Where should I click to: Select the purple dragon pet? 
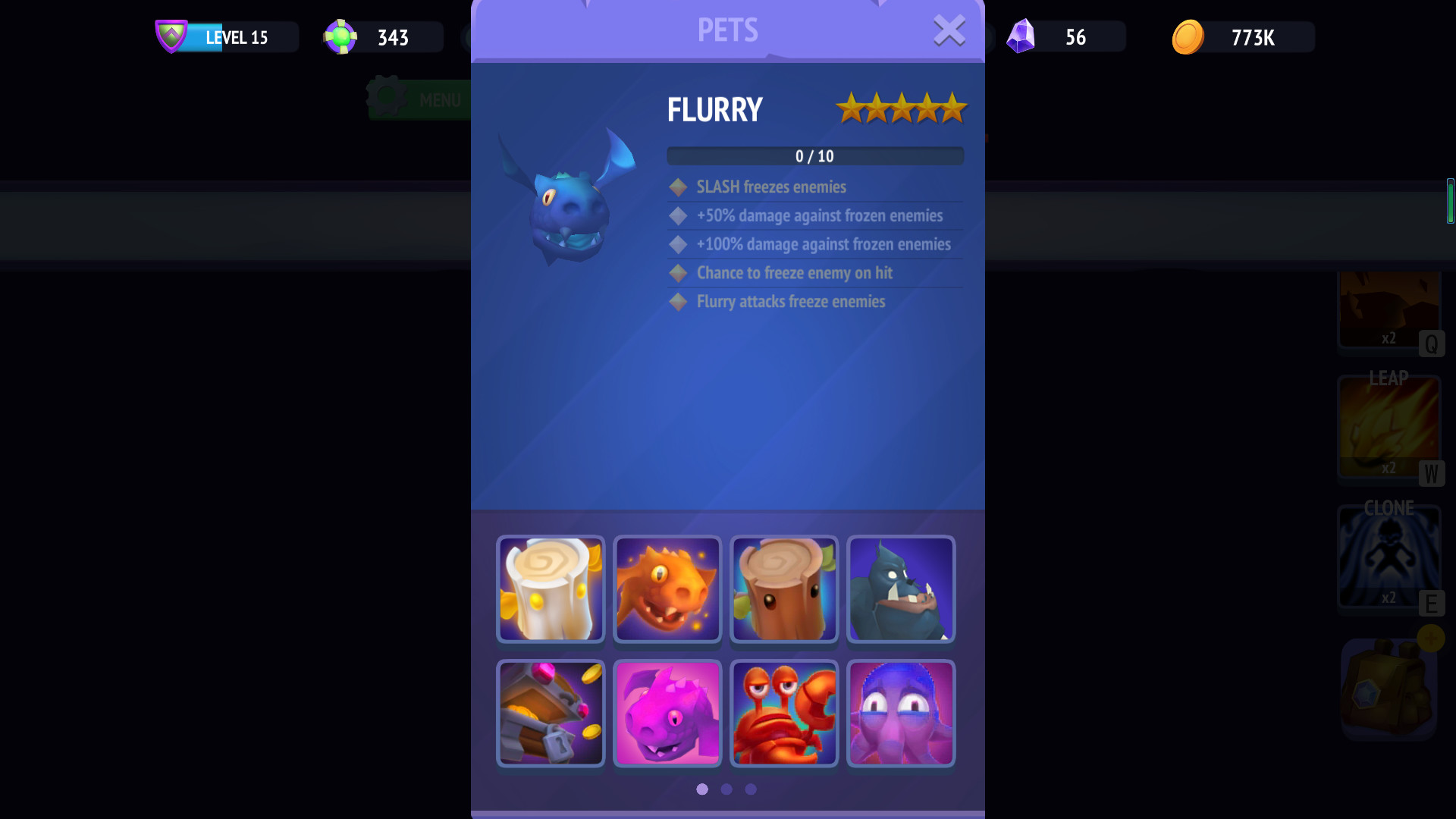click(667, 714)
